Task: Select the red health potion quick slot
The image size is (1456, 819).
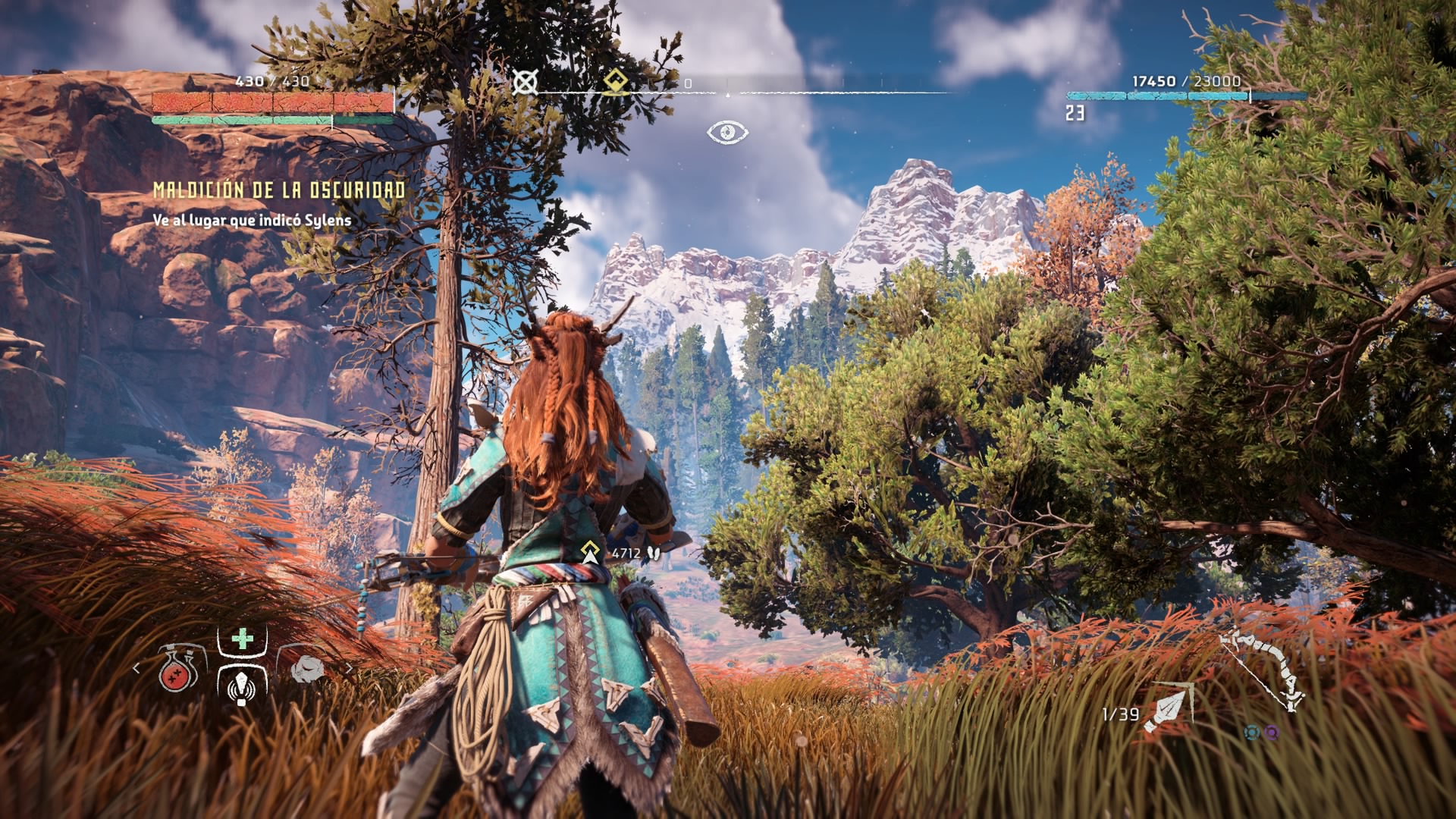Action: (177, 670)
